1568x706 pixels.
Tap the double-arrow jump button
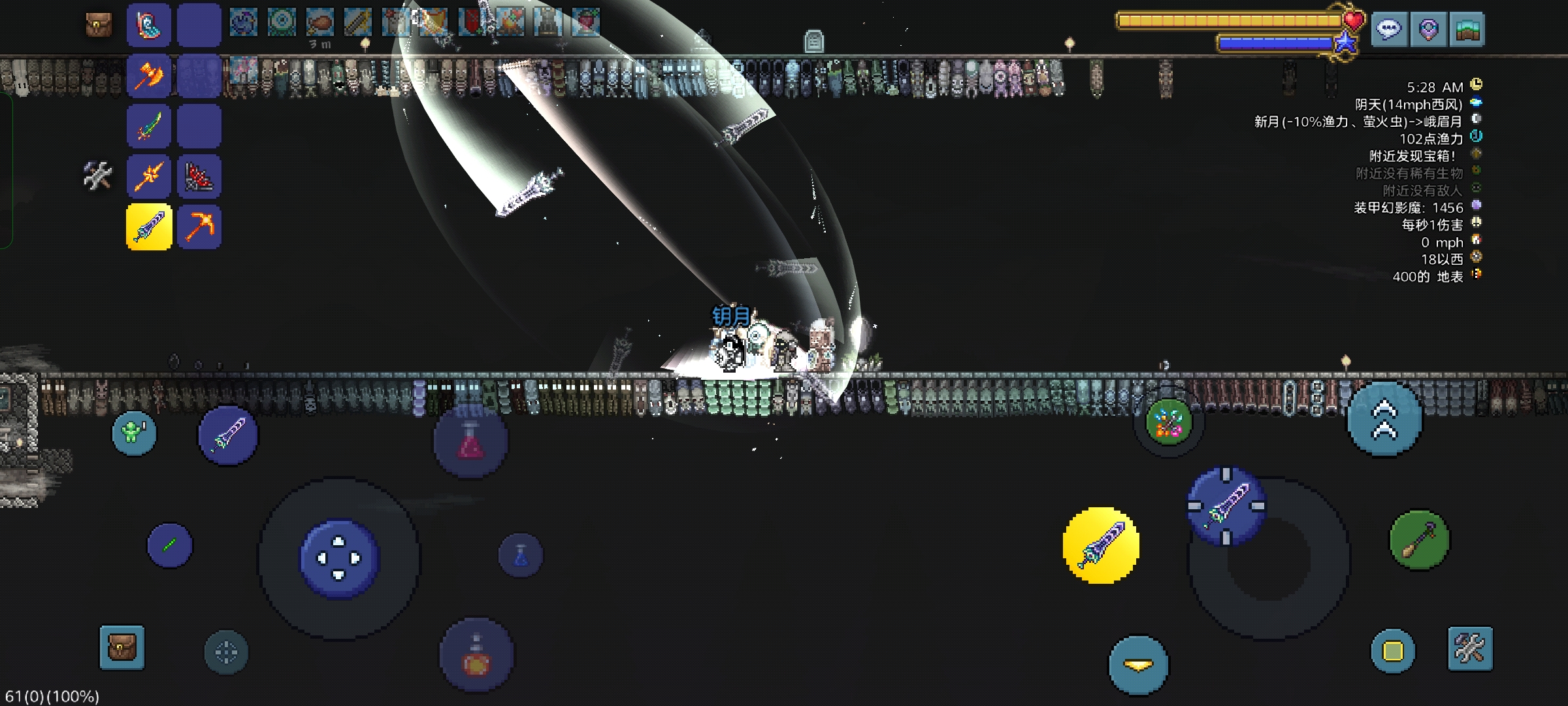coord(1384,419)
